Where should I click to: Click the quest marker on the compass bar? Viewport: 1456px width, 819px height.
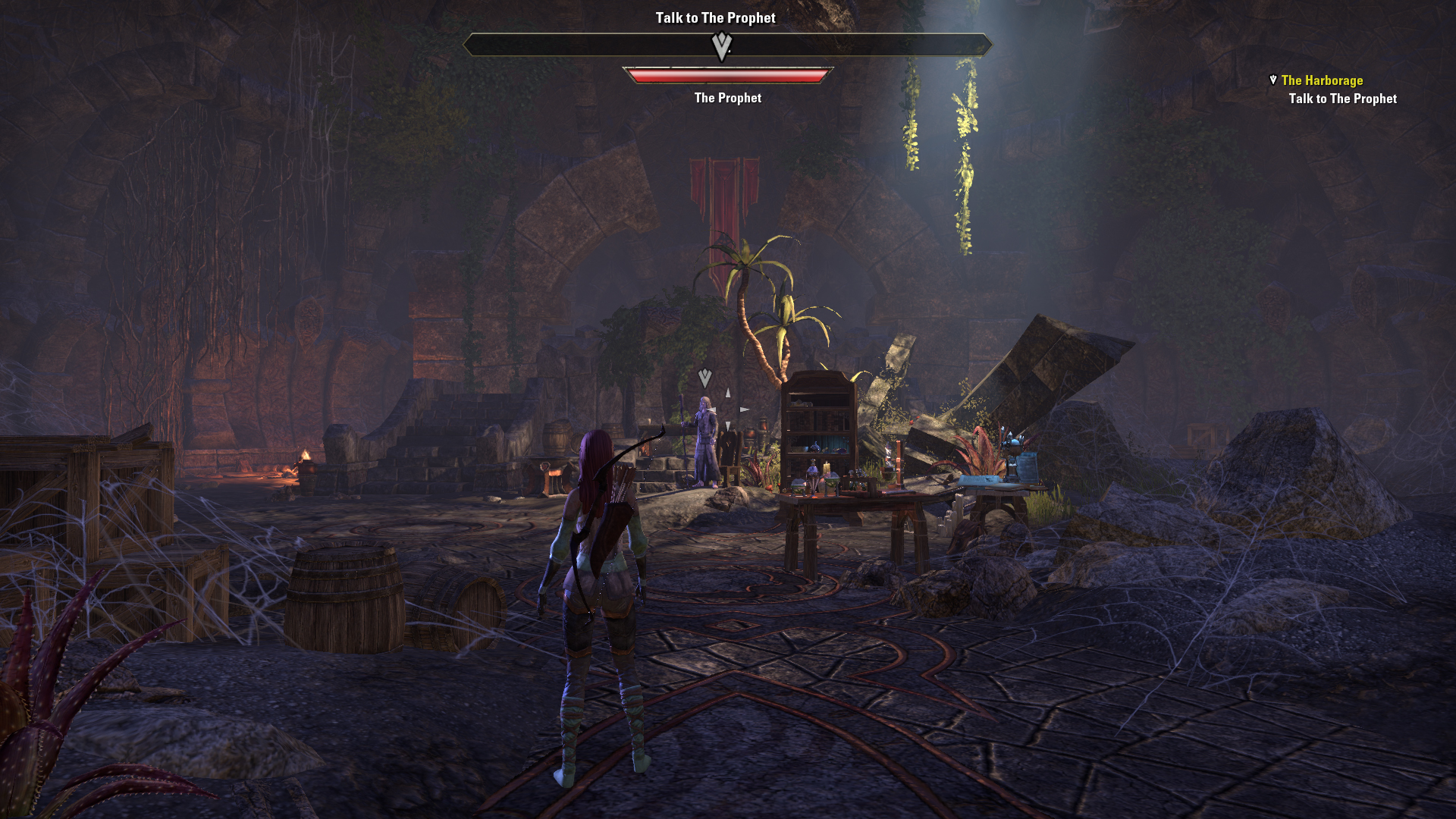click(x=721, y=46)
